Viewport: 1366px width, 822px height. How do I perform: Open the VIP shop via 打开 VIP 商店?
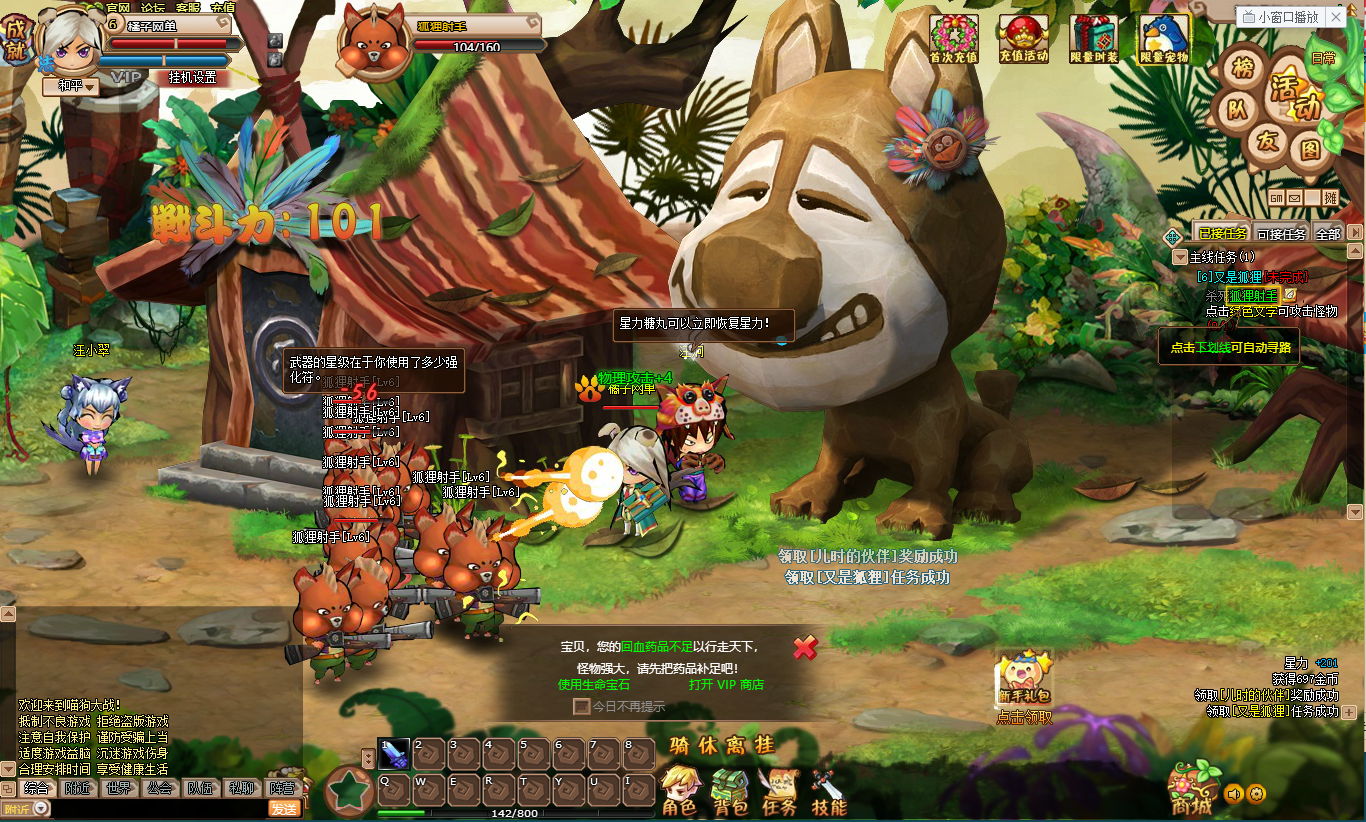point(726,685)
